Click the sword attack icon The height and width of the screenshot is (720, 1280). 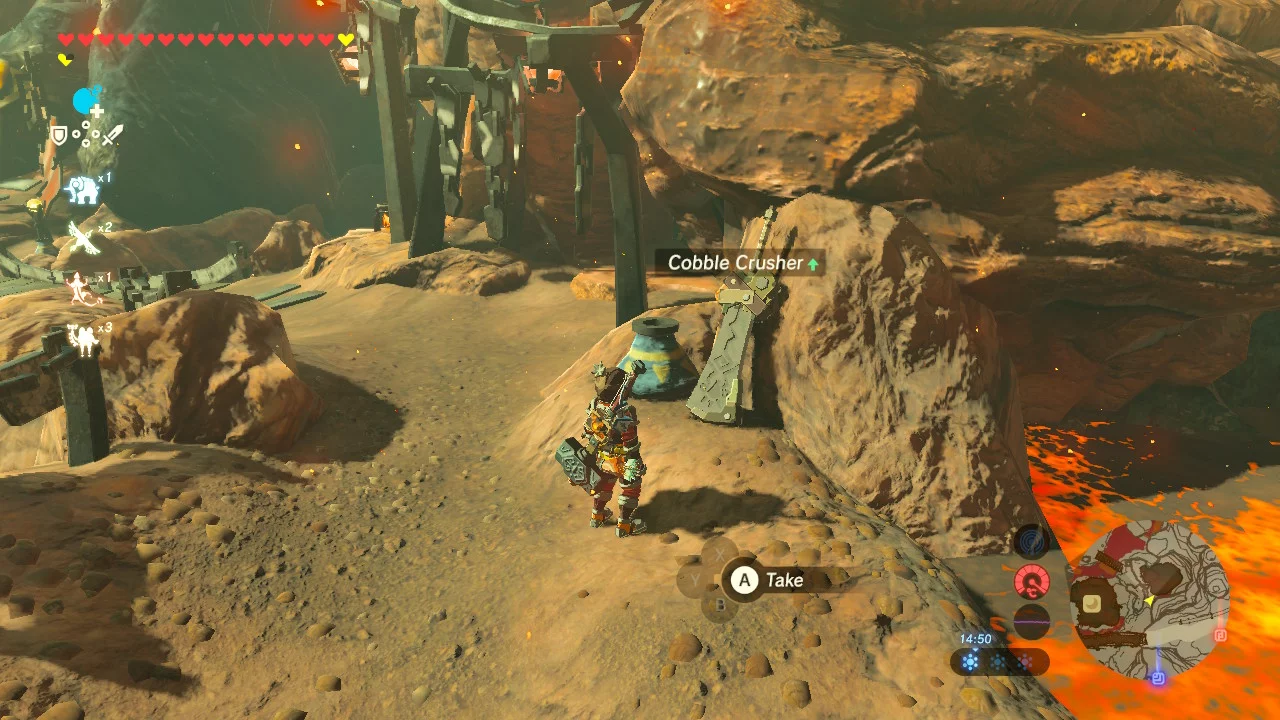point(112,135)
